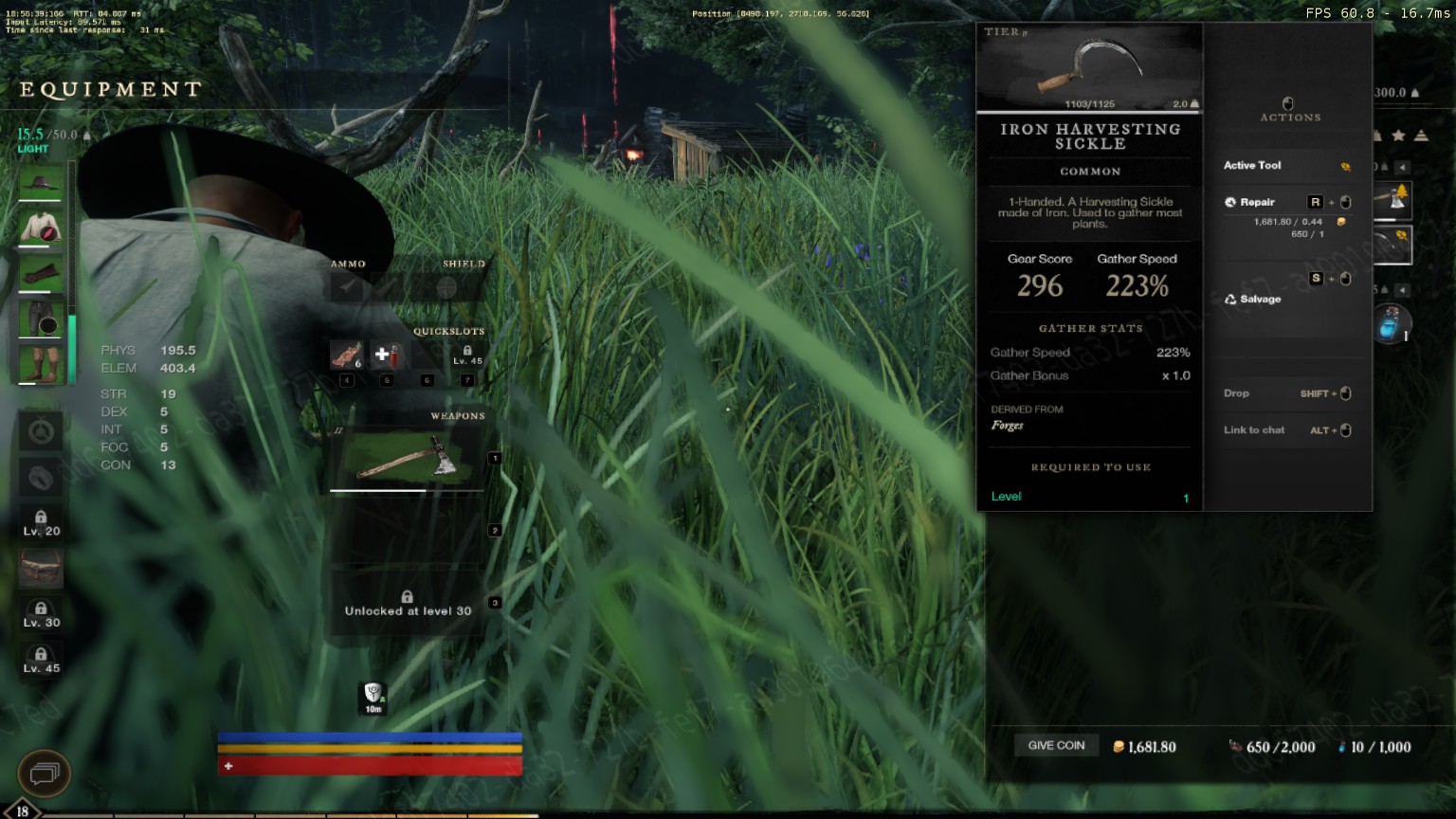Repair the Iron Harvesting Sickle
This screenshot has width=1456, height=819.
pos(1257,202)
